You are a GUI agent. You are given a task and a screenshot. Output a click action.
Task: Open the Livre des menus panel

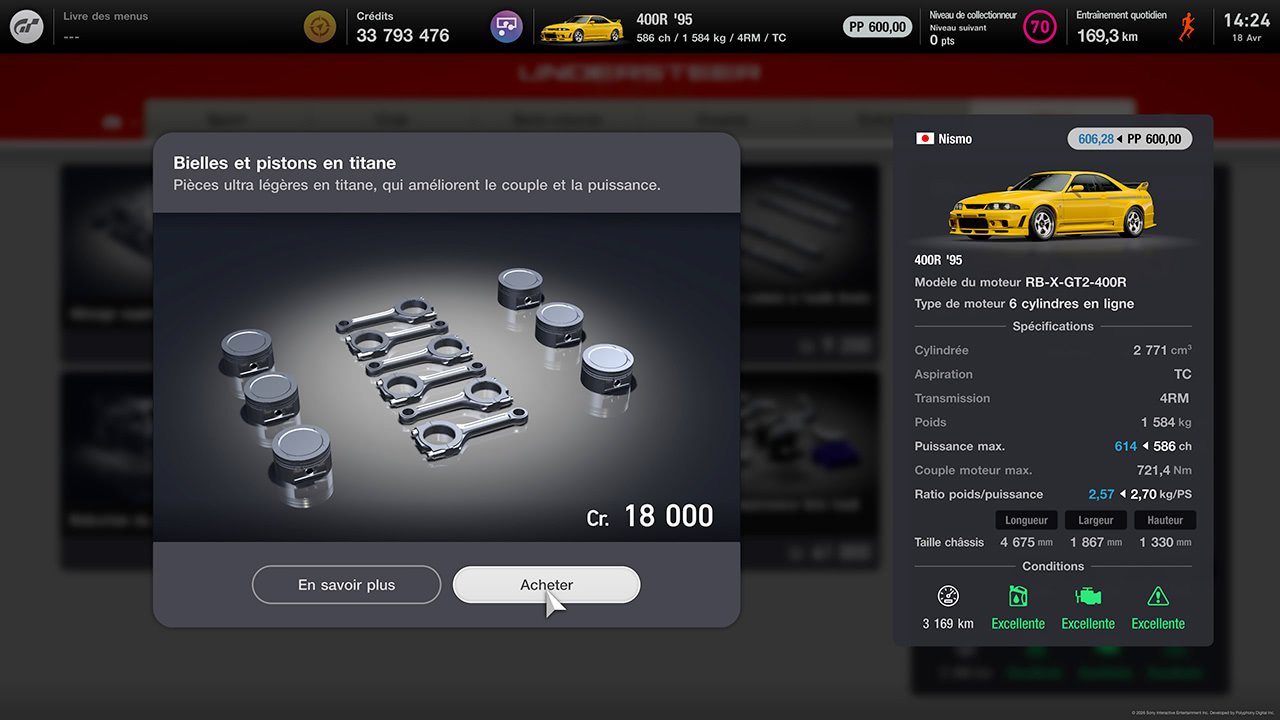pos(105,26)
